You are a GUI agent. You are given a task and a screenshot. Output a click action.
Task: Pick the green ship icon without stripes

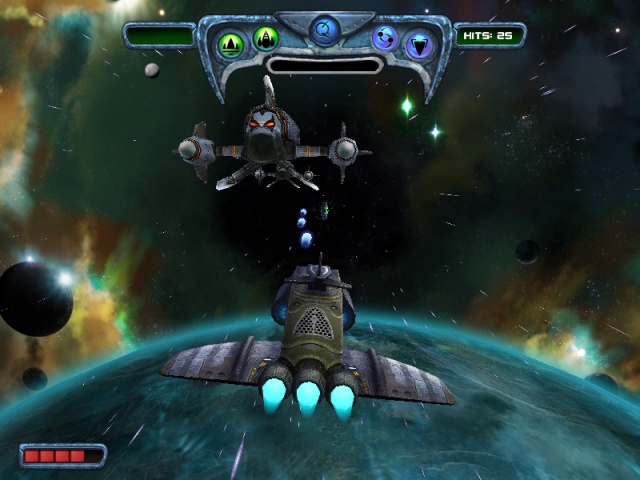265,38
